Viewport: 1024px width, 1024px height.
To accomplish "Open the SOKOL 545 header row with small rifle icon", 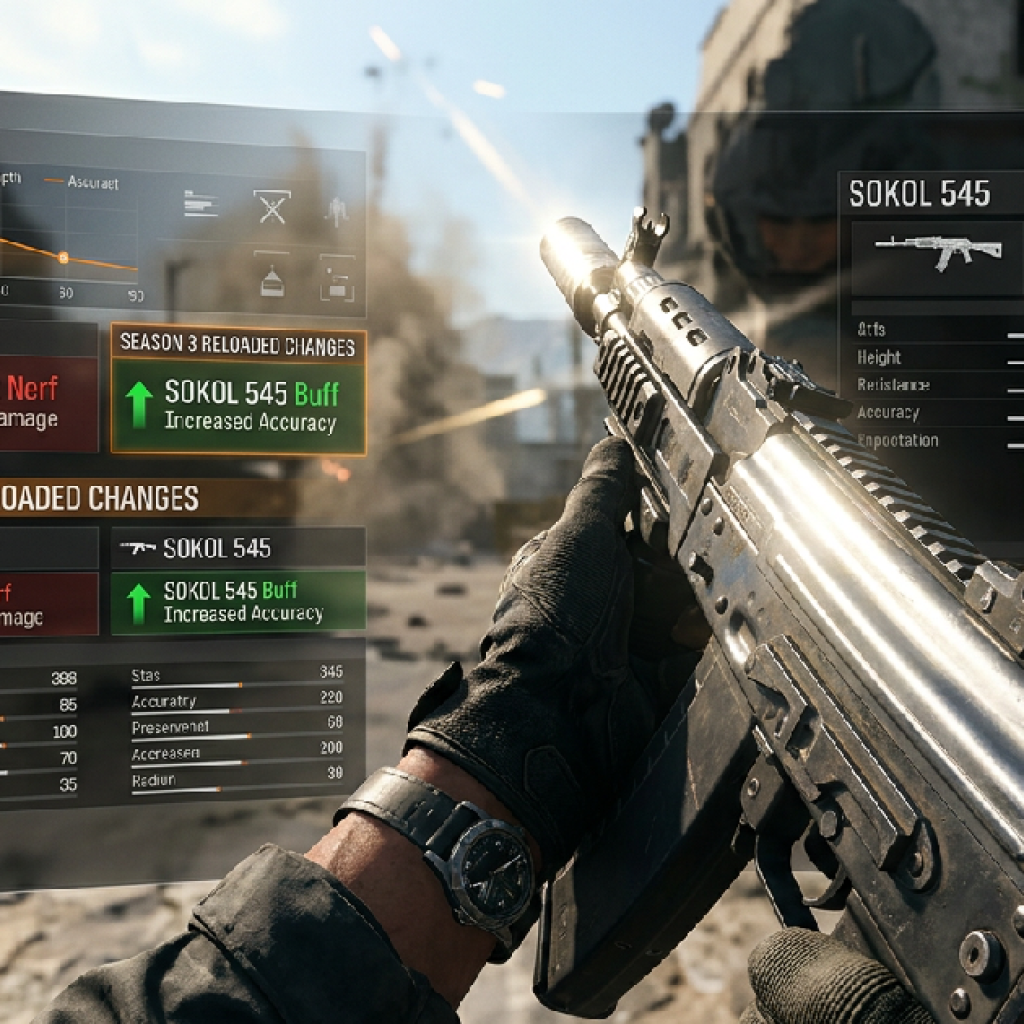I will point(238,548).
